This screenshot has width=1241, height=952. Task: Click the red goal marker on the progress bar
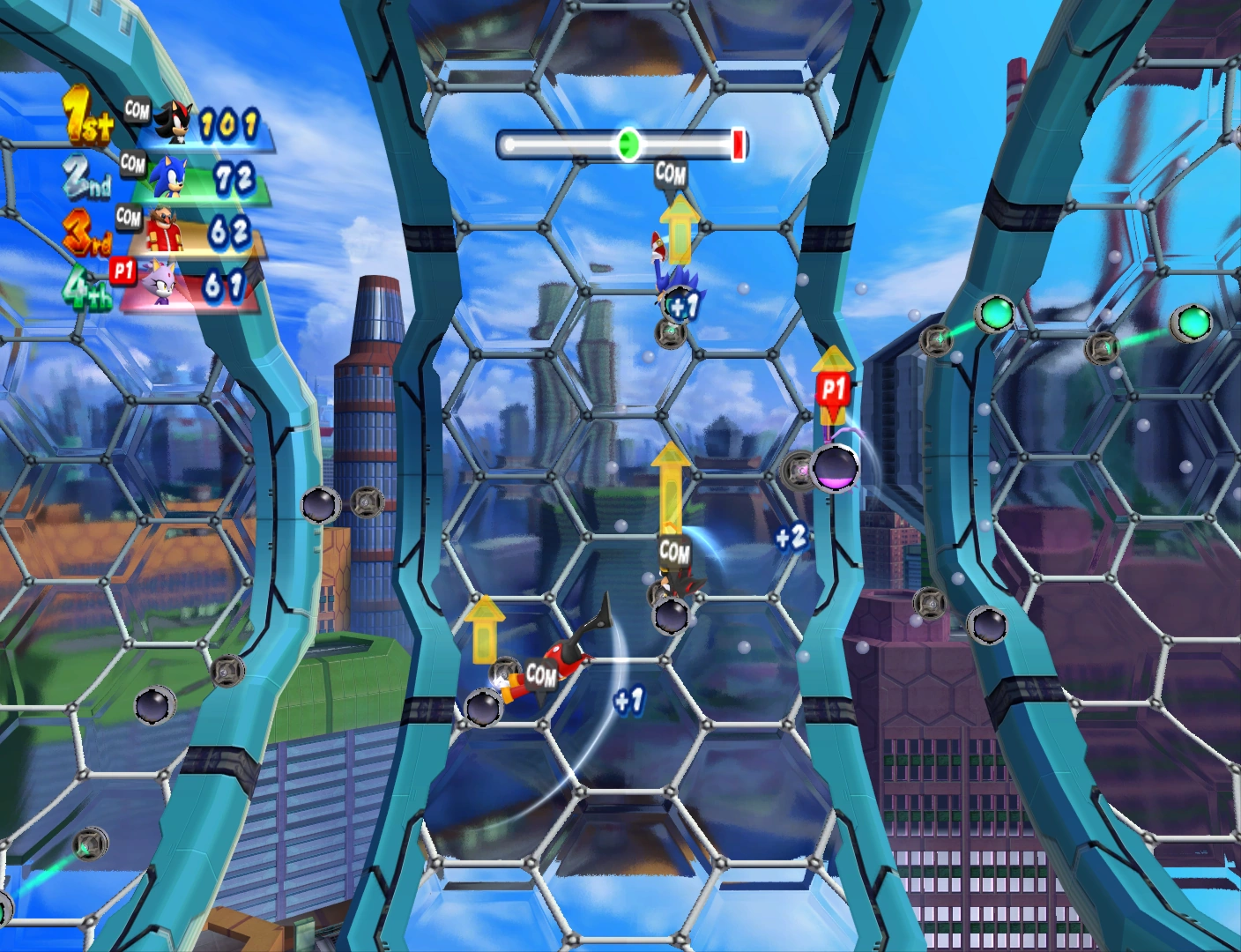[738, 144]
